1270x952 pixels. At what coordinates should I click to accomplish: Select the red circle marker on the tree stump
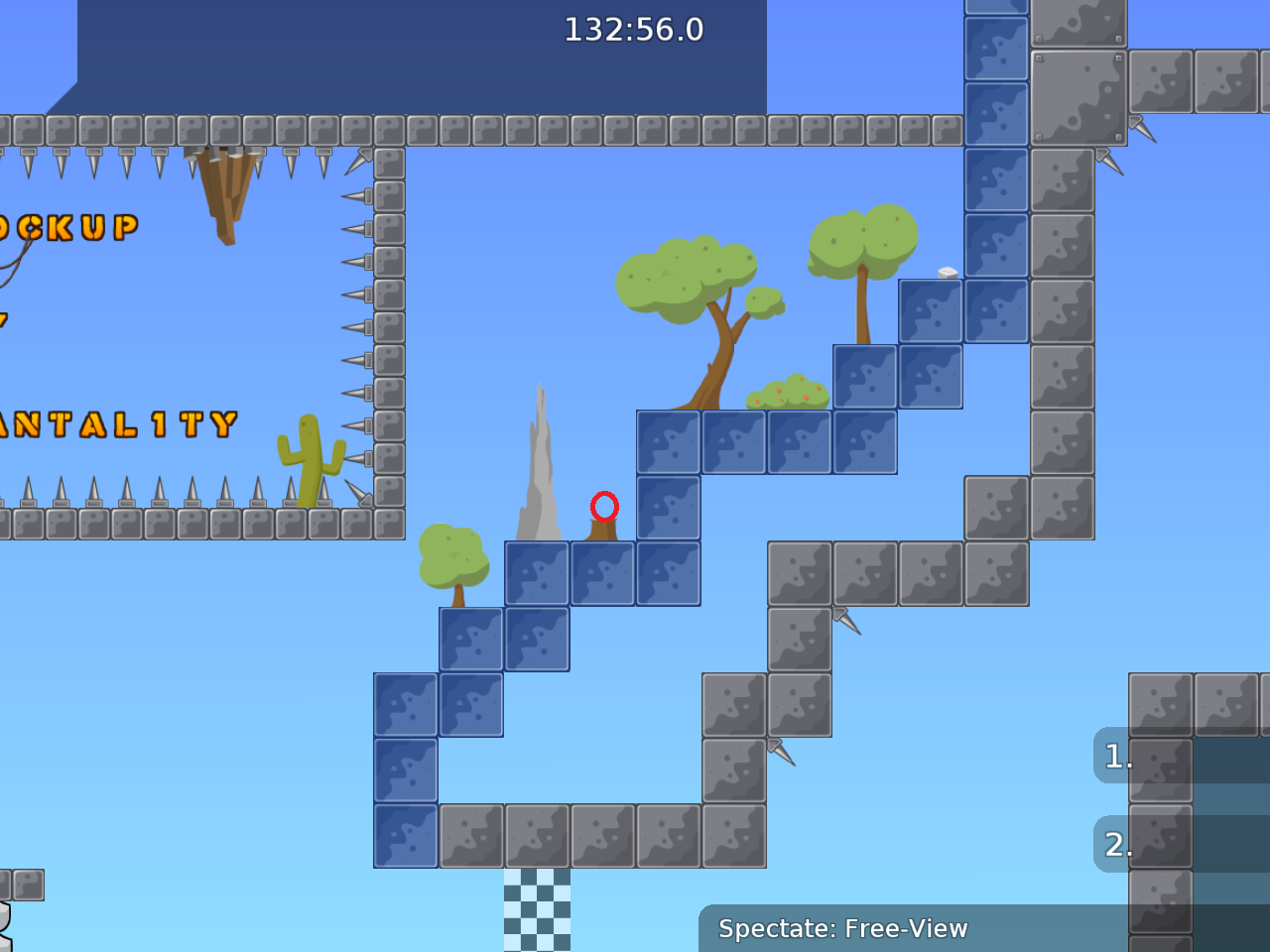pyautogui.click(x=605, y=507)
